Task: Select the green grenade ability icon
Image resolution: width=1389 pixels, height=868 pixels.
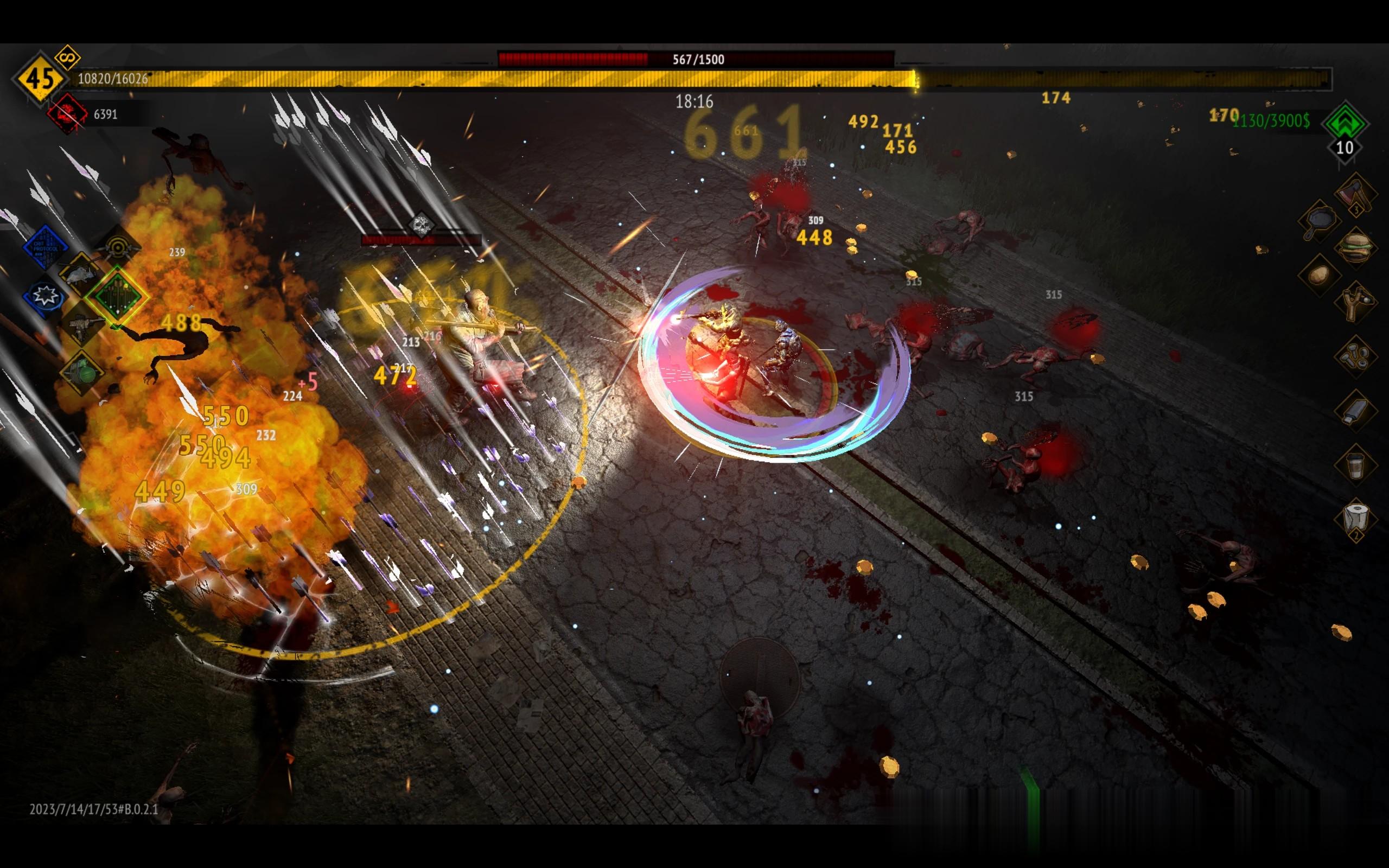Action: coord(81,372)
